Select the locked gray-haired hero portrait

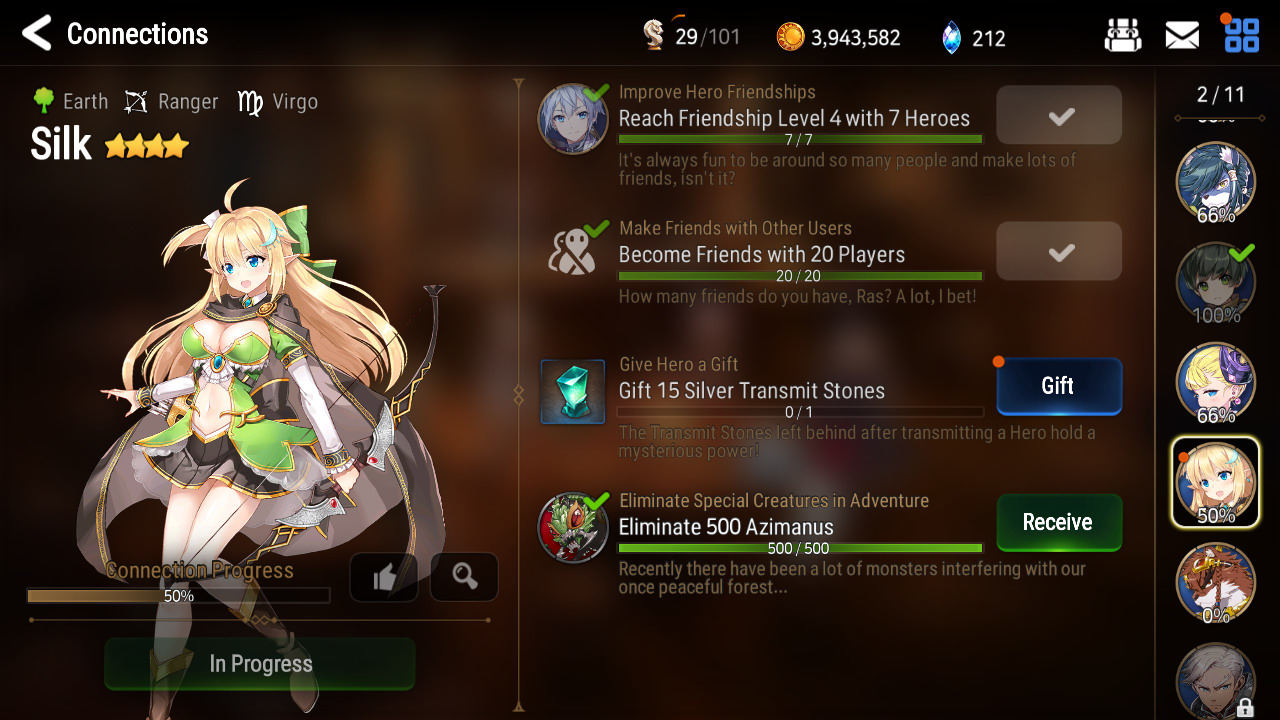(x=1215, y=680)
